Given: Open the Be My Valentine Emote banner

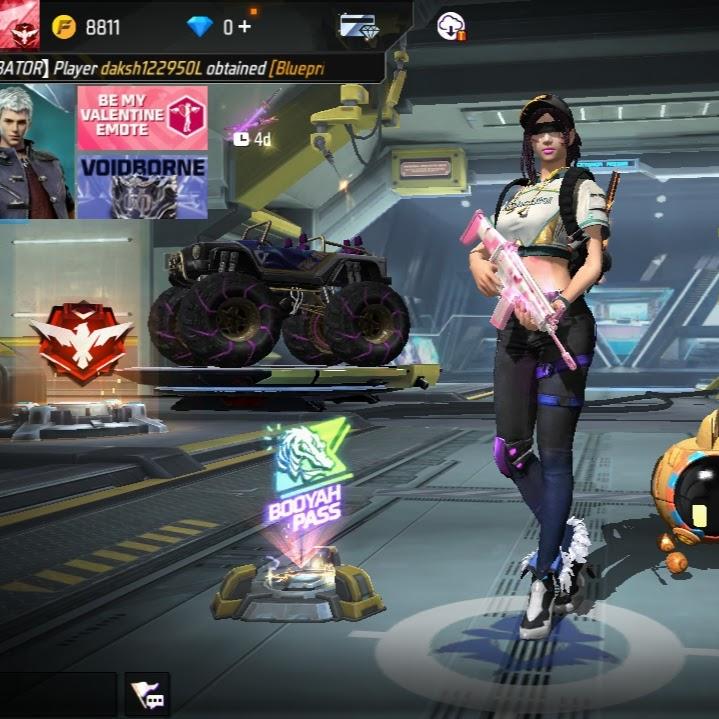Looking at the screenshot, I should (141, 117).
